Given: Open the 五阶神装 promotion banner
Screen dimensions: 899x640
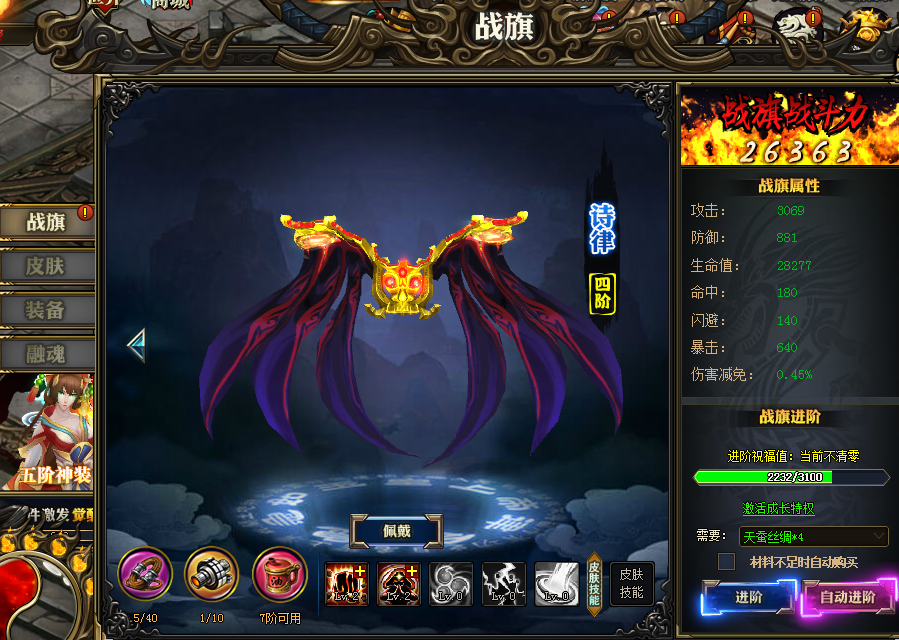Looking at the screenshot, I should (x=47, y=430).
